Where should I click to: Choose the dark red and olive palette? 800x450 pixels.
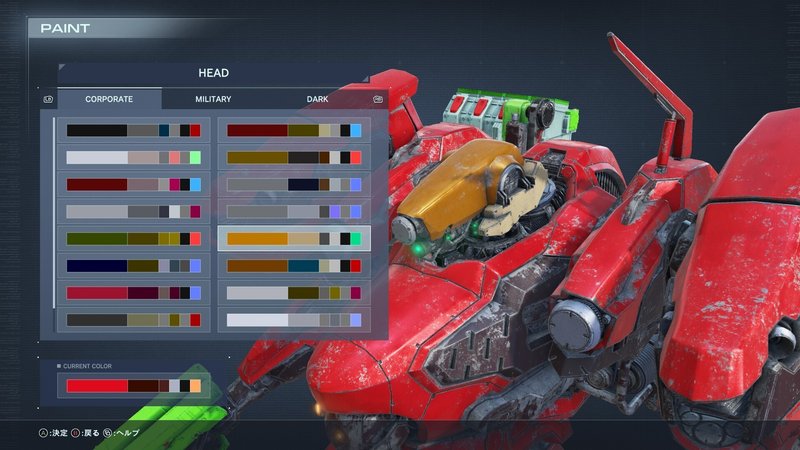click(294, 130)
